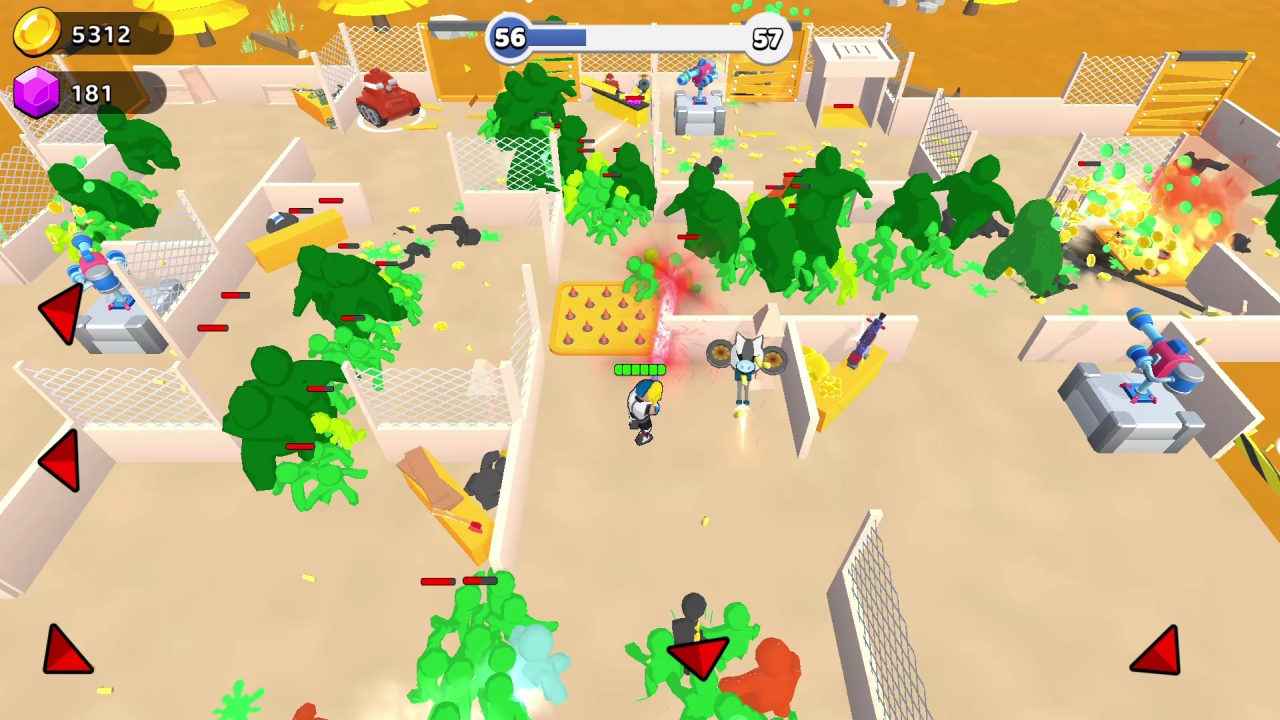Click the purple gem currency icon
This screenshot has width=1280, height=720.
36,93
